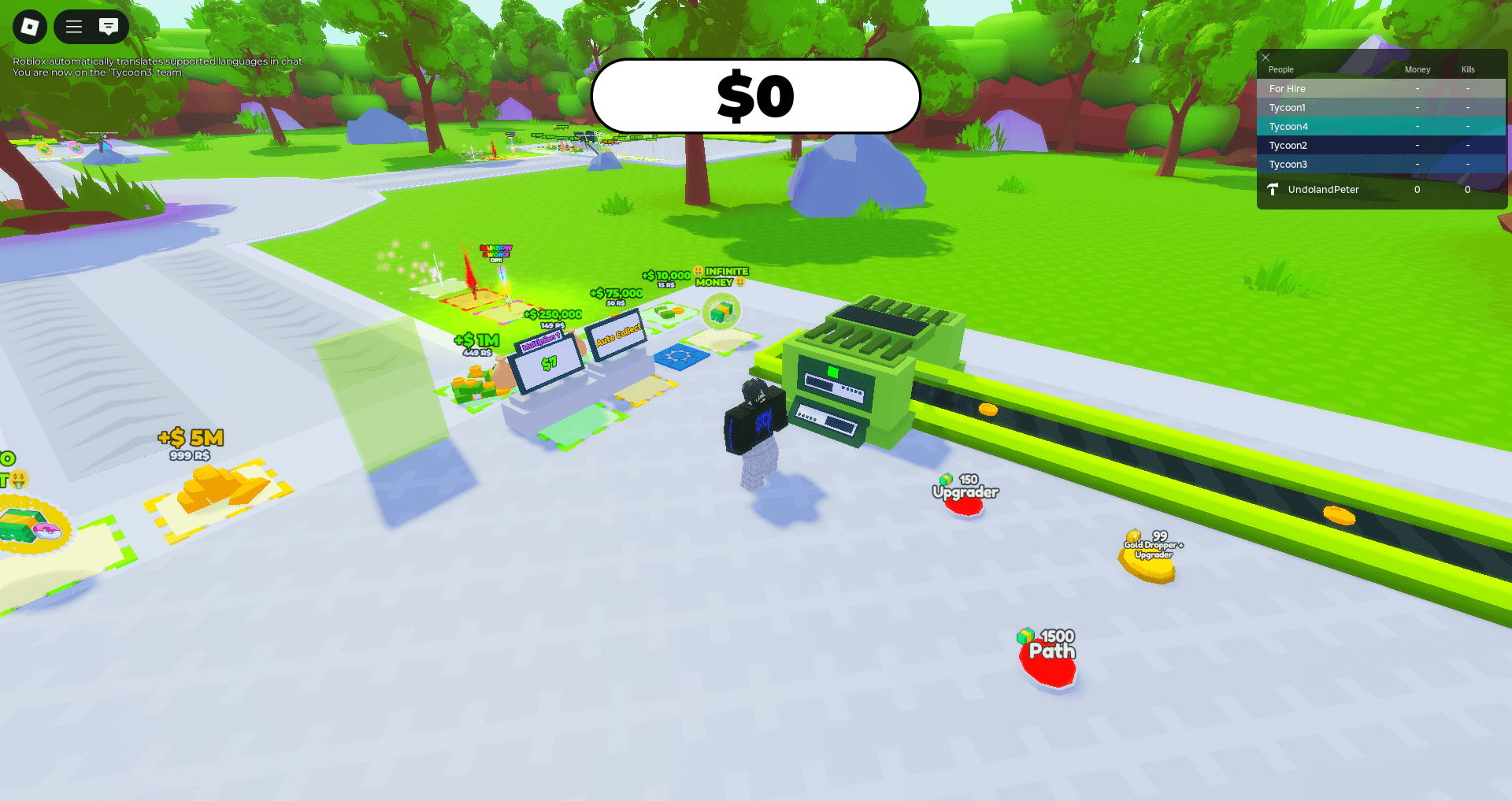
Task: Click the blue snowflake tile near the conveyor
Action: (680, 356)
